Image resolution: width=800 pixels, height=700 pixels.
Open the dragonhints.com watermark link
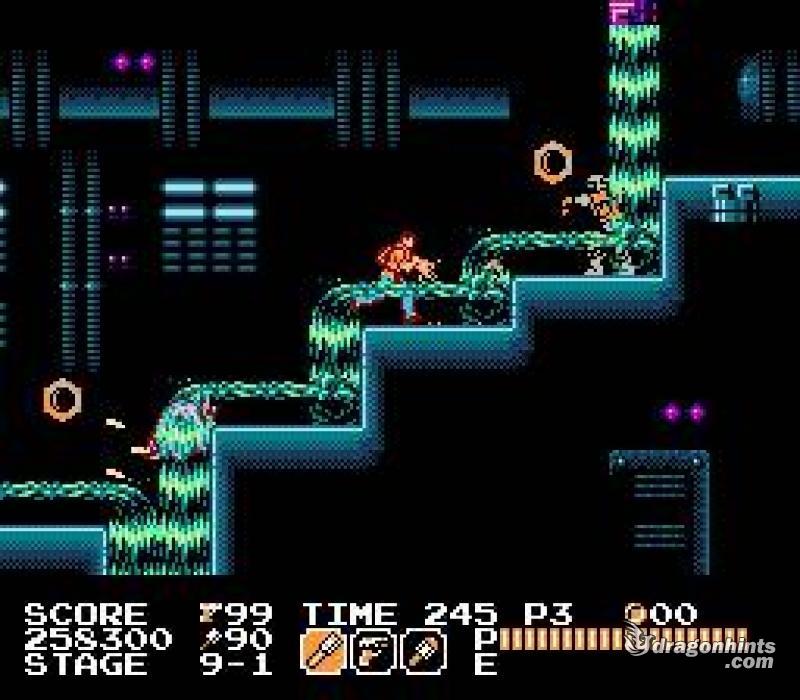pyautogui.click(x=706, y=653)
